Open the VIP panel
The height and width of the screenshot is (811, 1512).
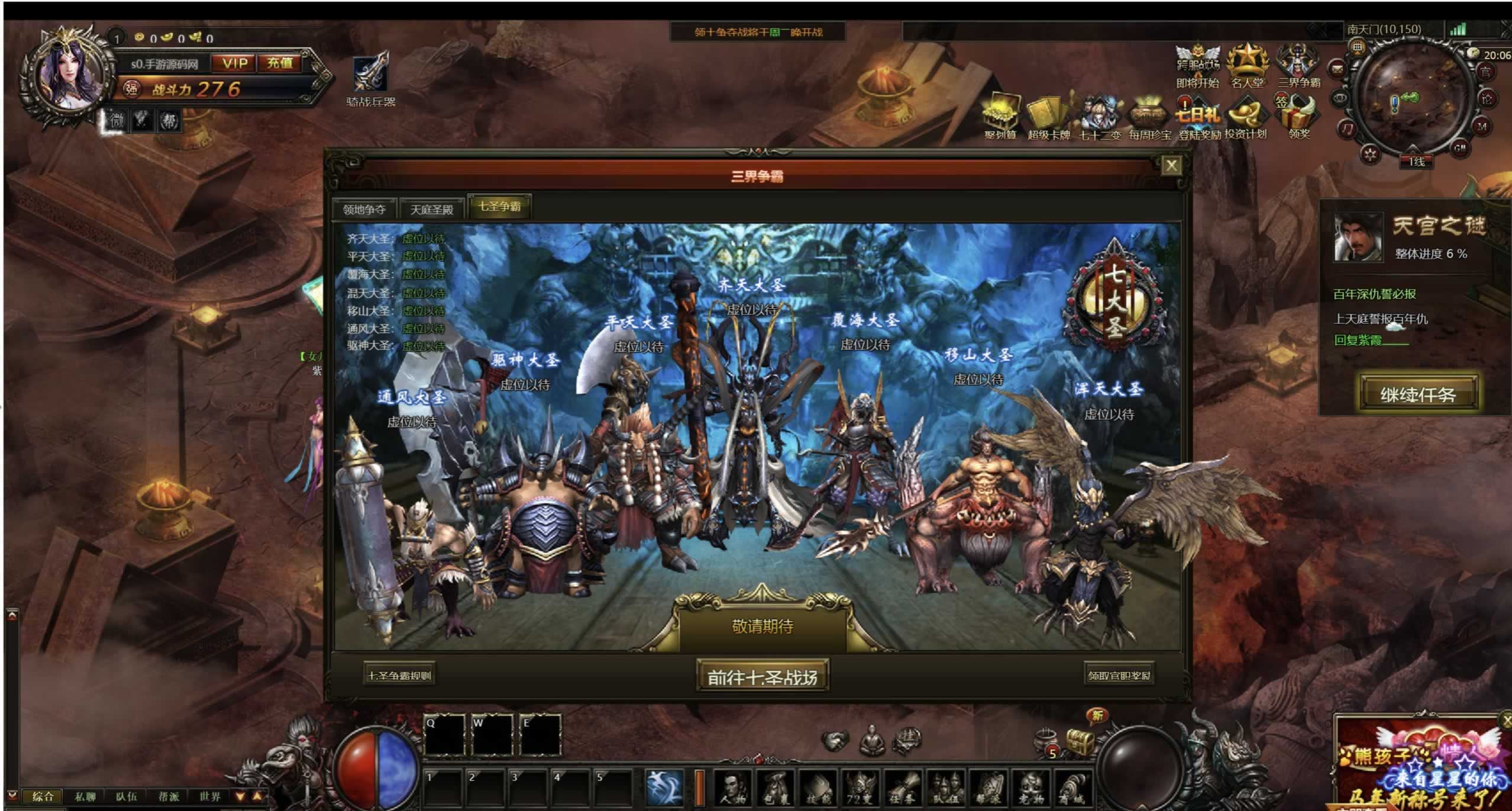[235, 63]
